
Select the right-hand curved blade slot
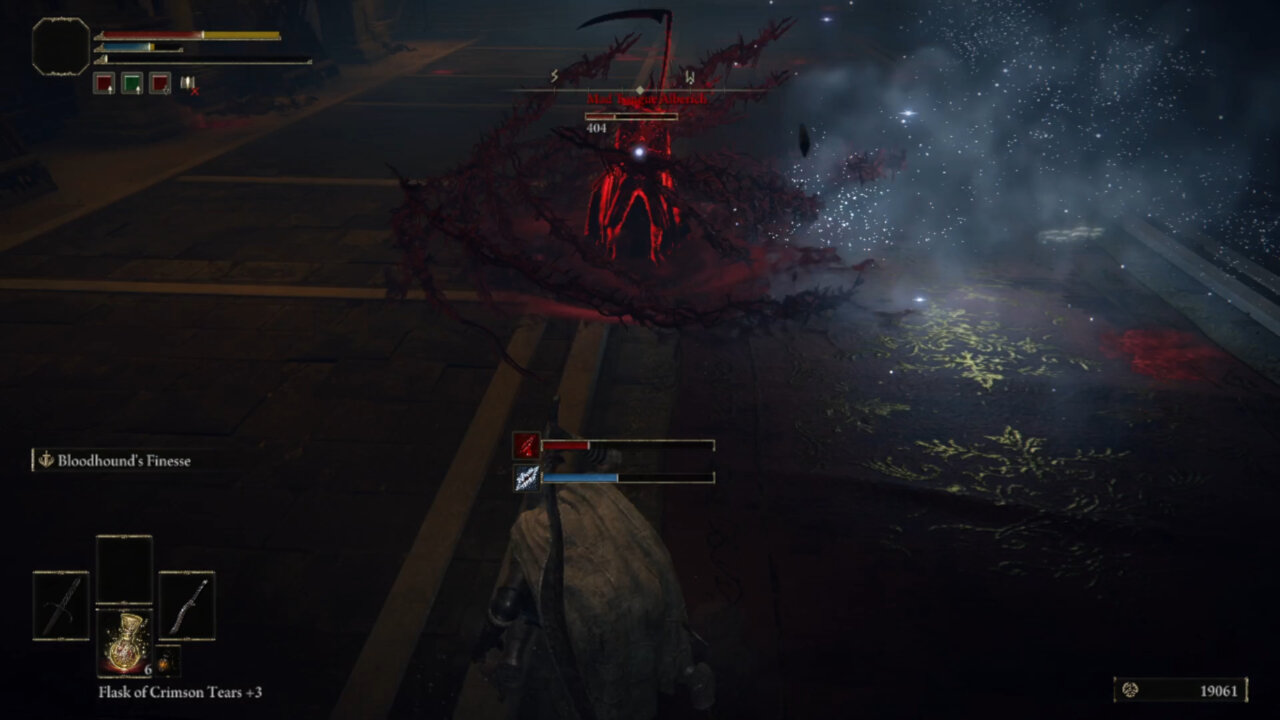[x=187, y=605]
